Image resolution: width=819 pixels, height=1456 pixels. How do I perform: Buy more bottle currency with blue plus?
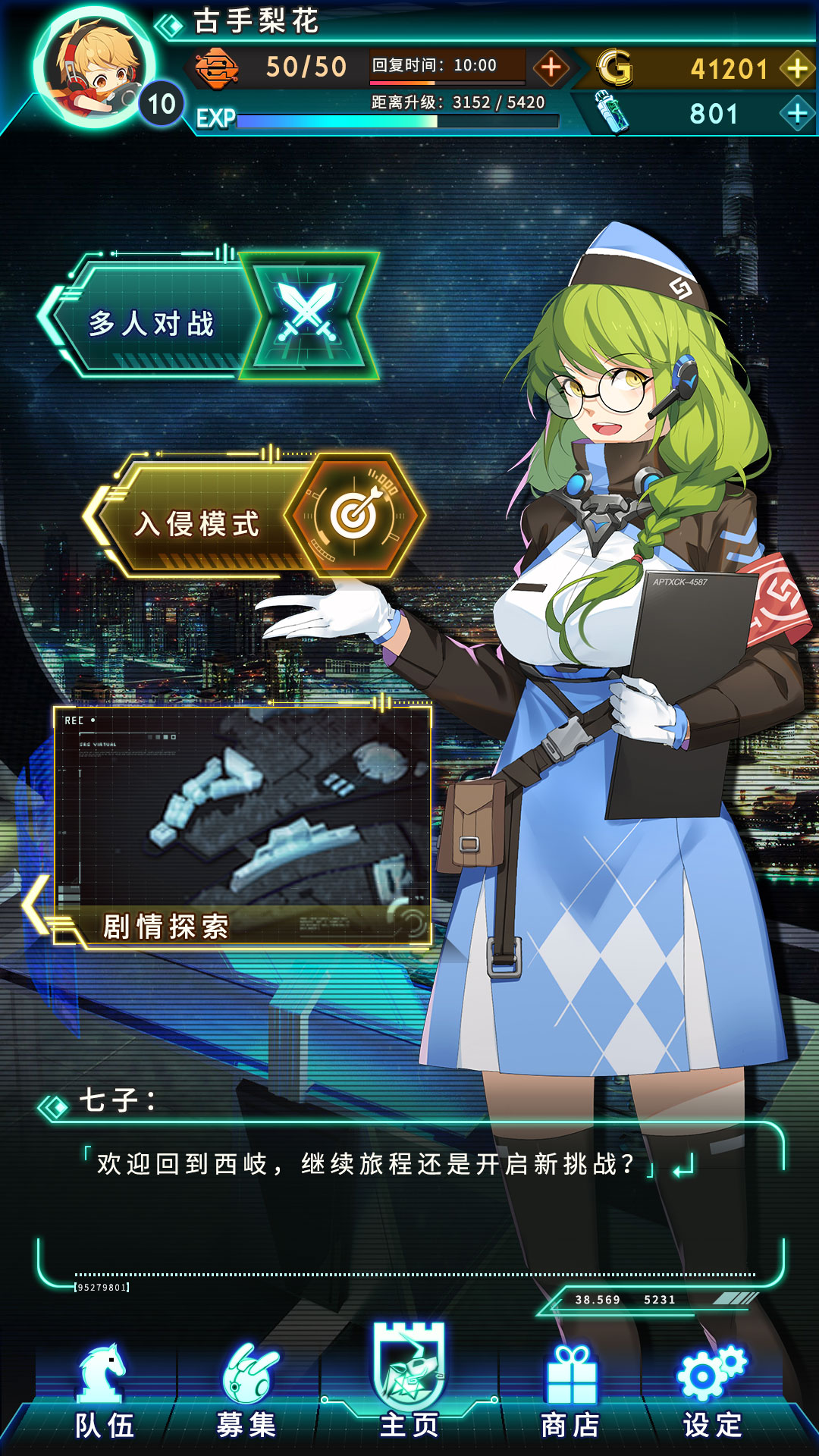pyautogui.click(x=797, y=114)
